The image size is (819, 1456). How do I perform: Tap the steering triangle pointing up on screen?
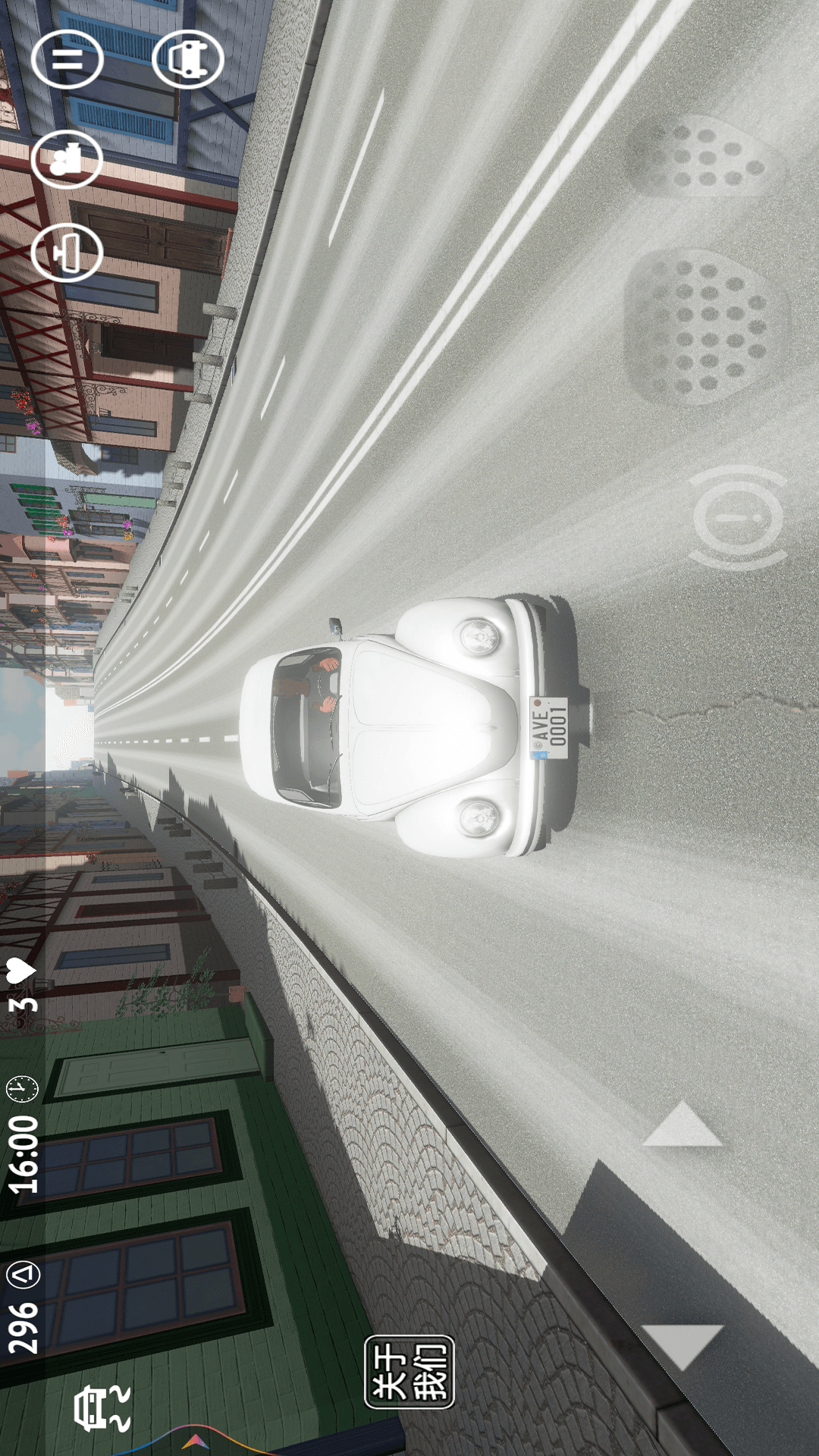tap(682, 1125)
